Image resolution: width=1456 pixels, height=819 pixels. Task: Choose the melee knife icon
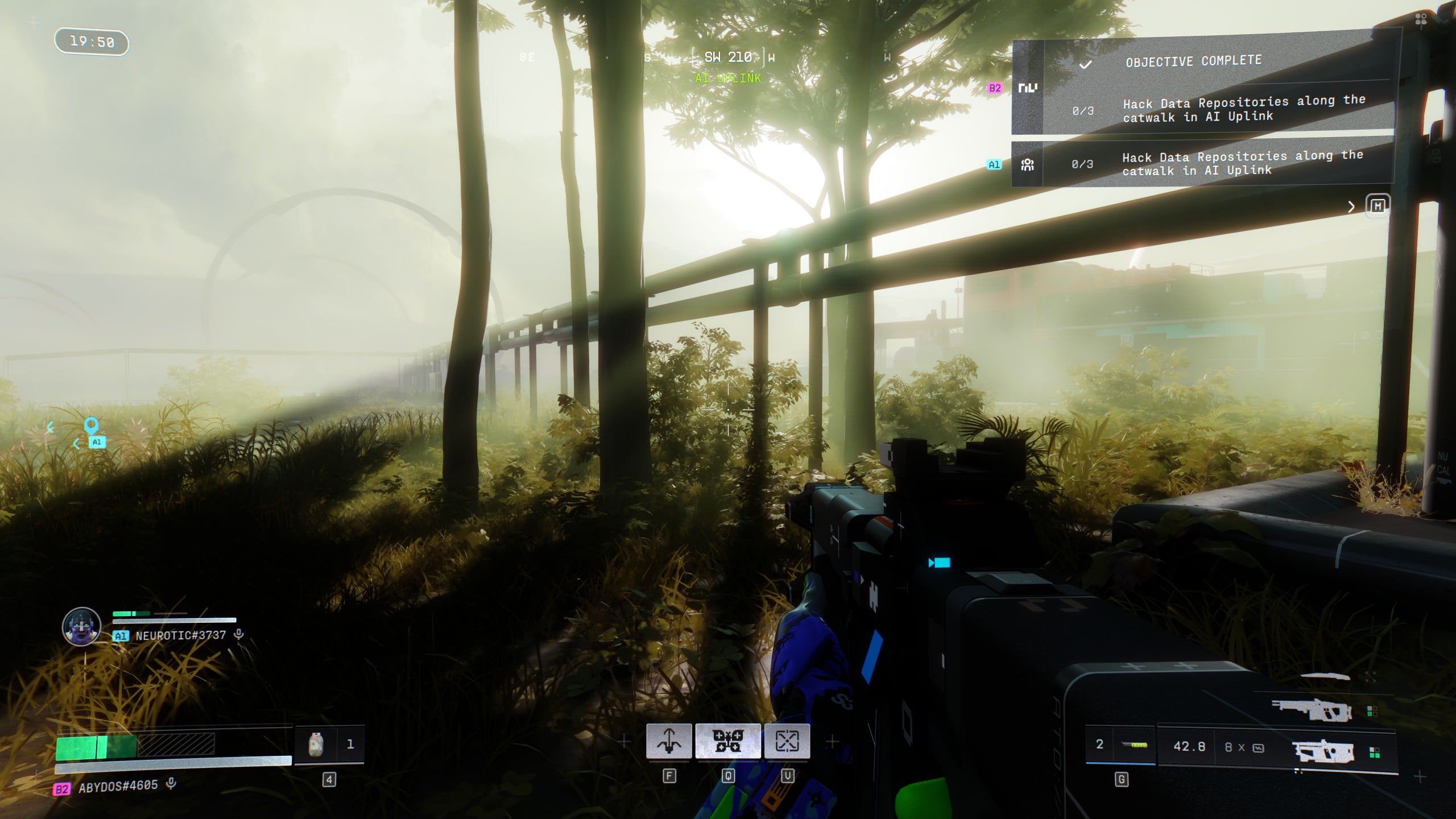1325,677
